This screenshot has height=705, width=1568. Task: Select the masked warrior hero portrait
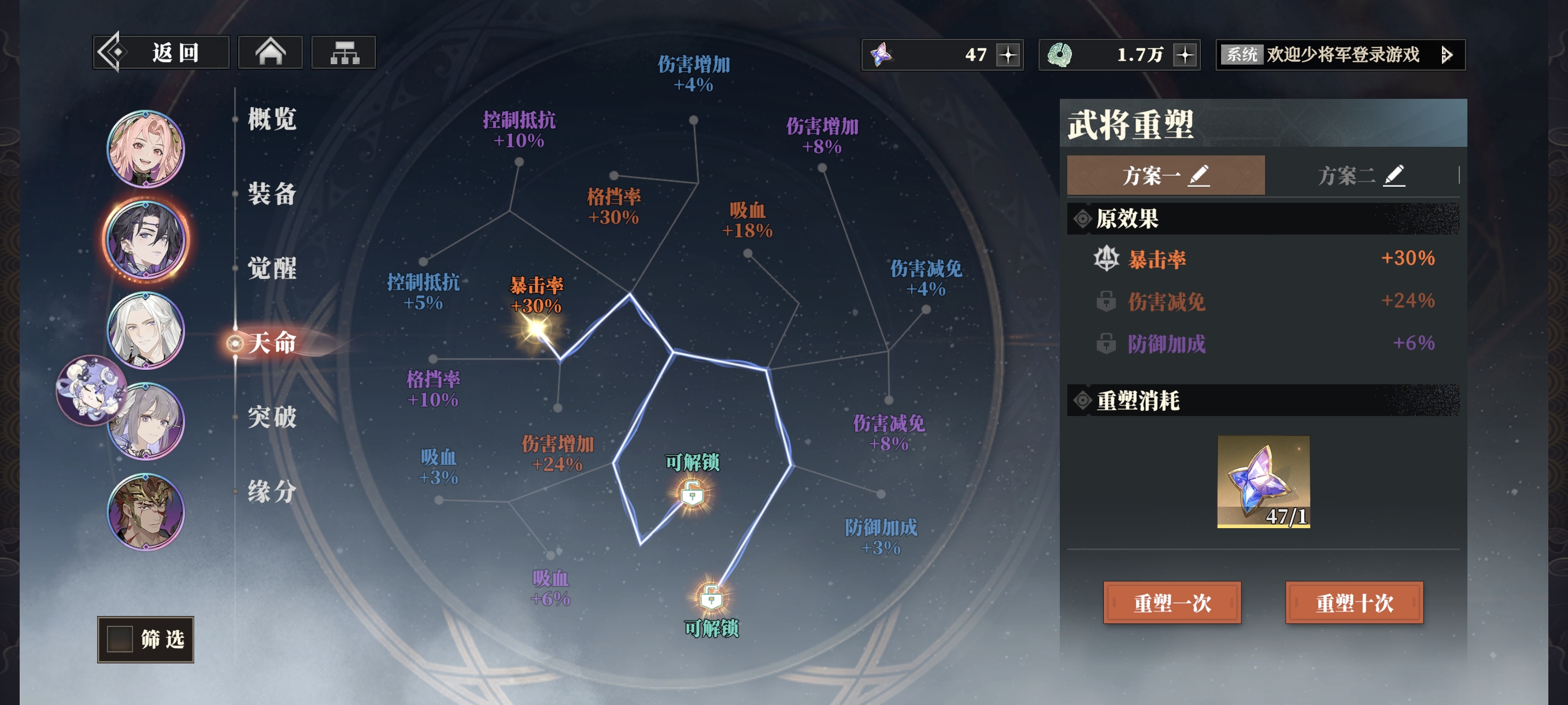point(146,511)
